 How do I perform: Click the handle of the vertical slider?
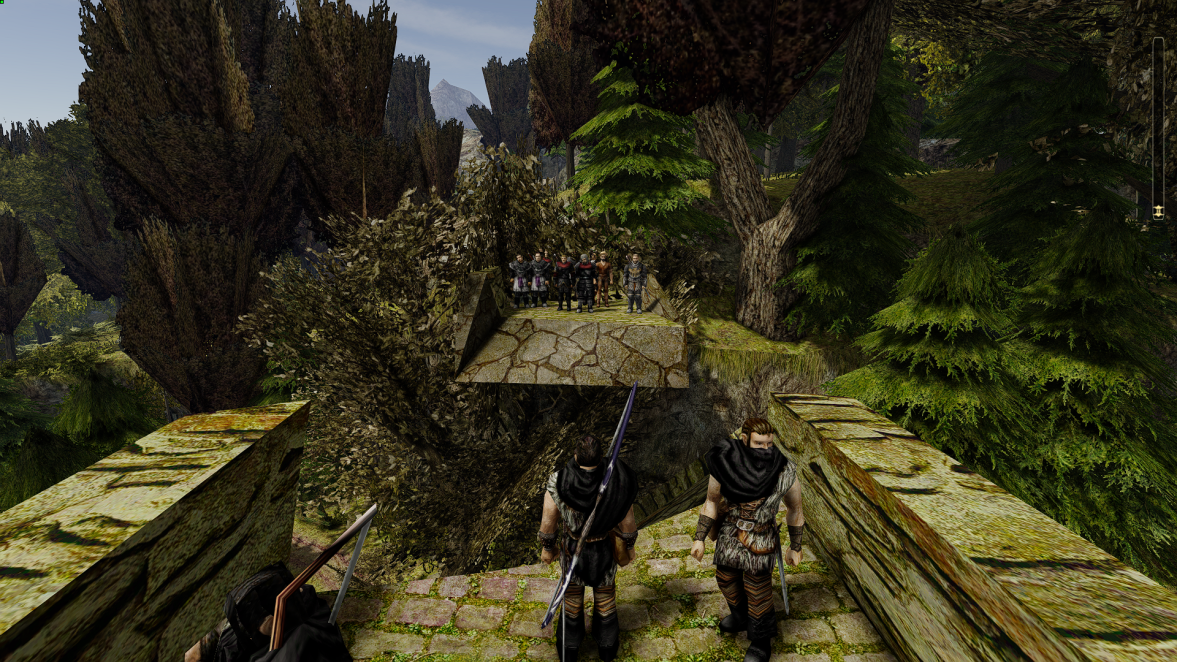click(x=1158, y=211)
